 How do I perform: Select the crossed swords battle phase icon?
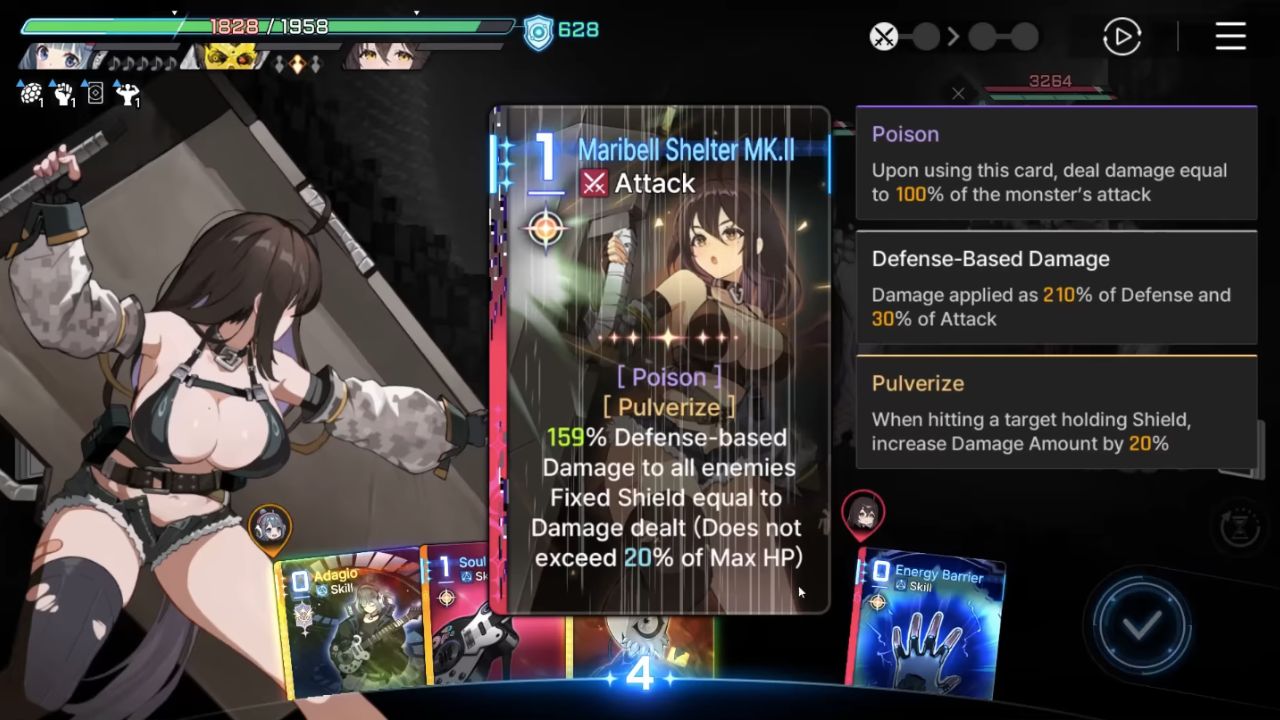click(883, 36)
